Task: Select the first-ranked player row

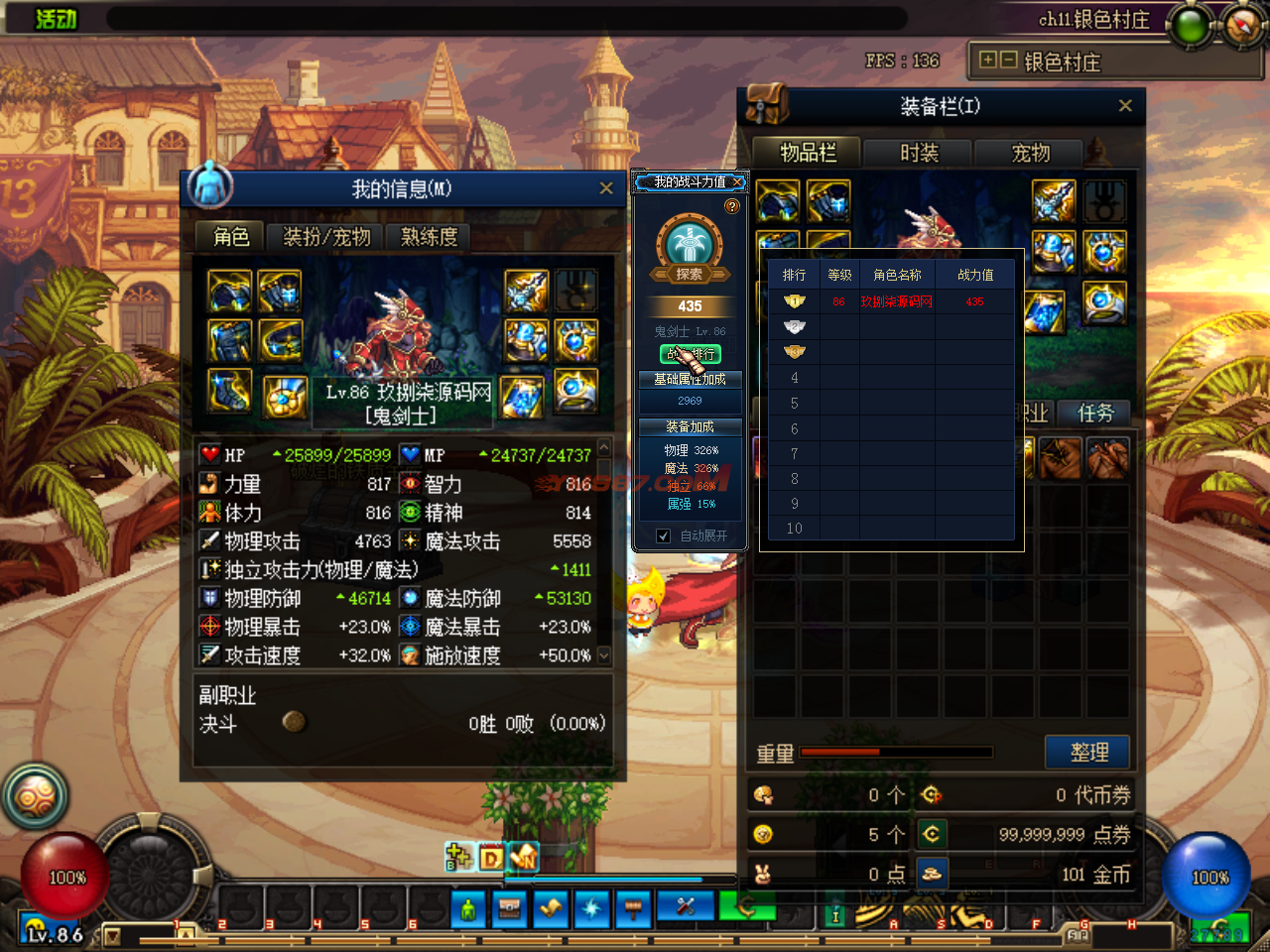Action: tap(891, 301)
